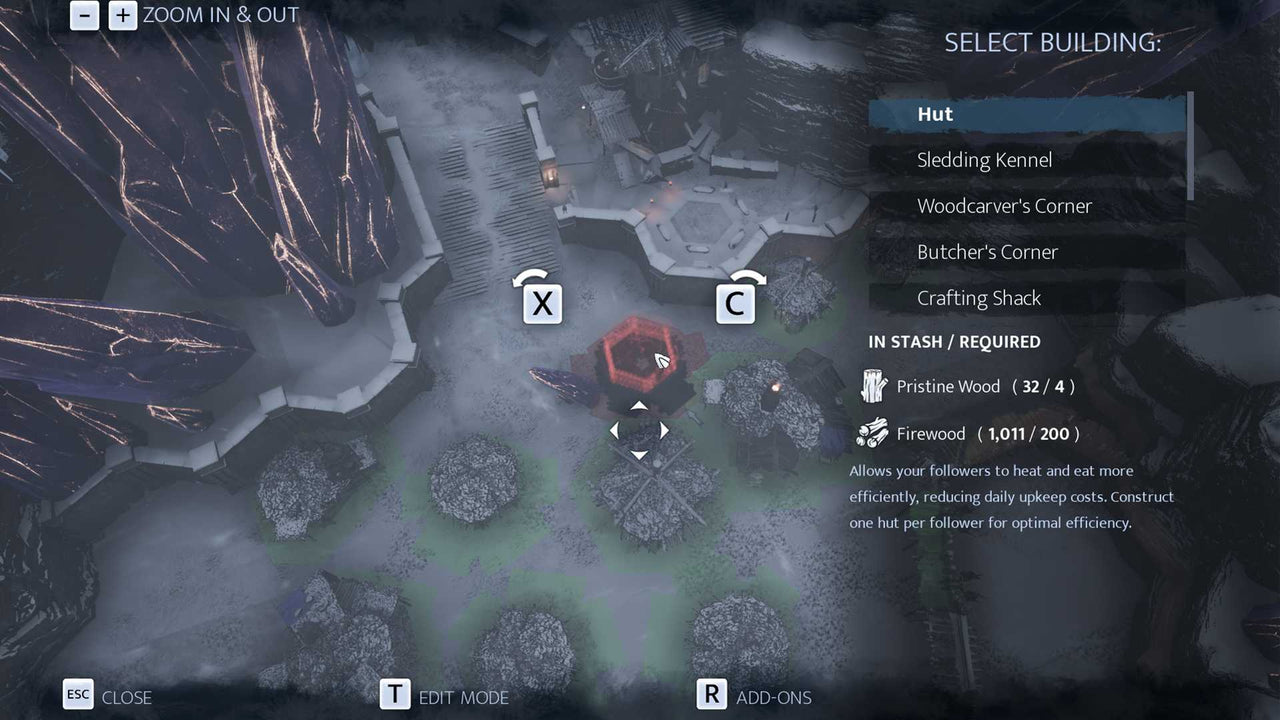Image resolution: width=1280 pixels, height=720 pixels.
Task: Select the Crafting Shack entry
Action: click(x=978, y=297)
